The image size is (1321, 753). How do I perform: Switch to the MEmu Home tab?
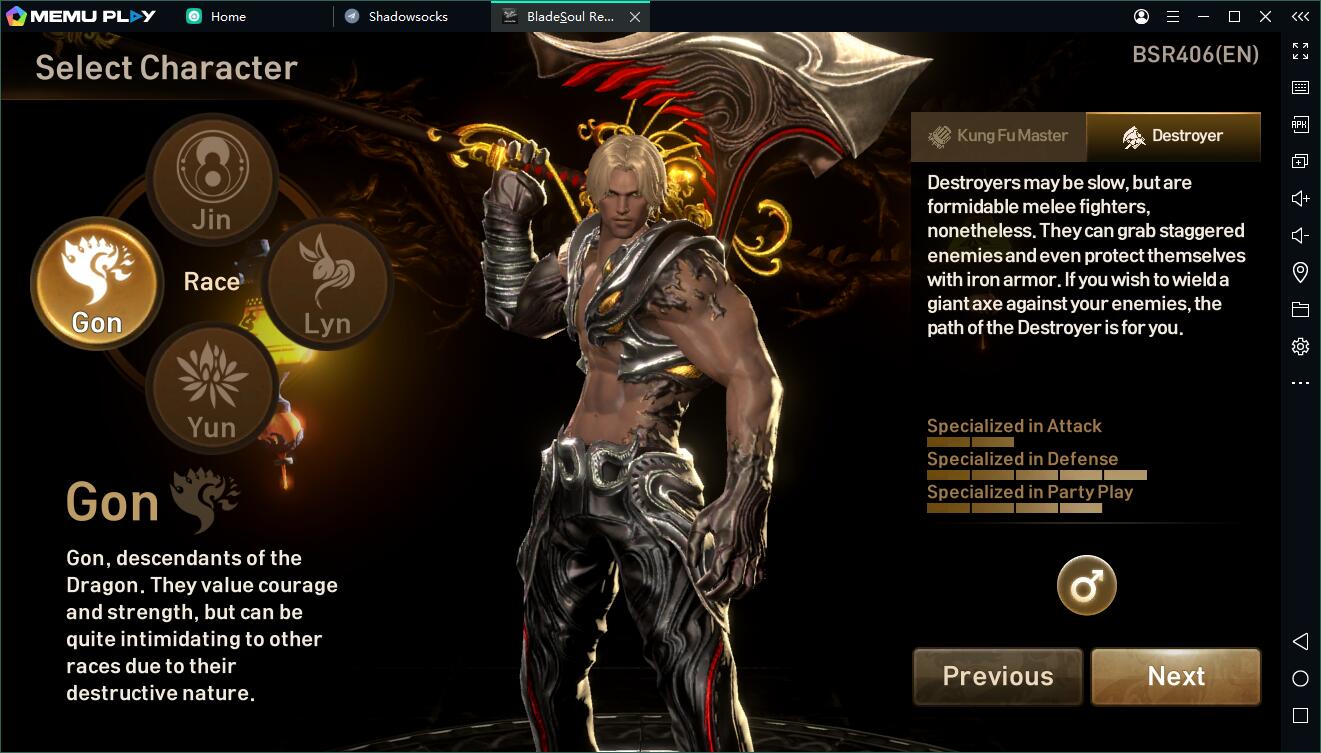coord(228,17)
